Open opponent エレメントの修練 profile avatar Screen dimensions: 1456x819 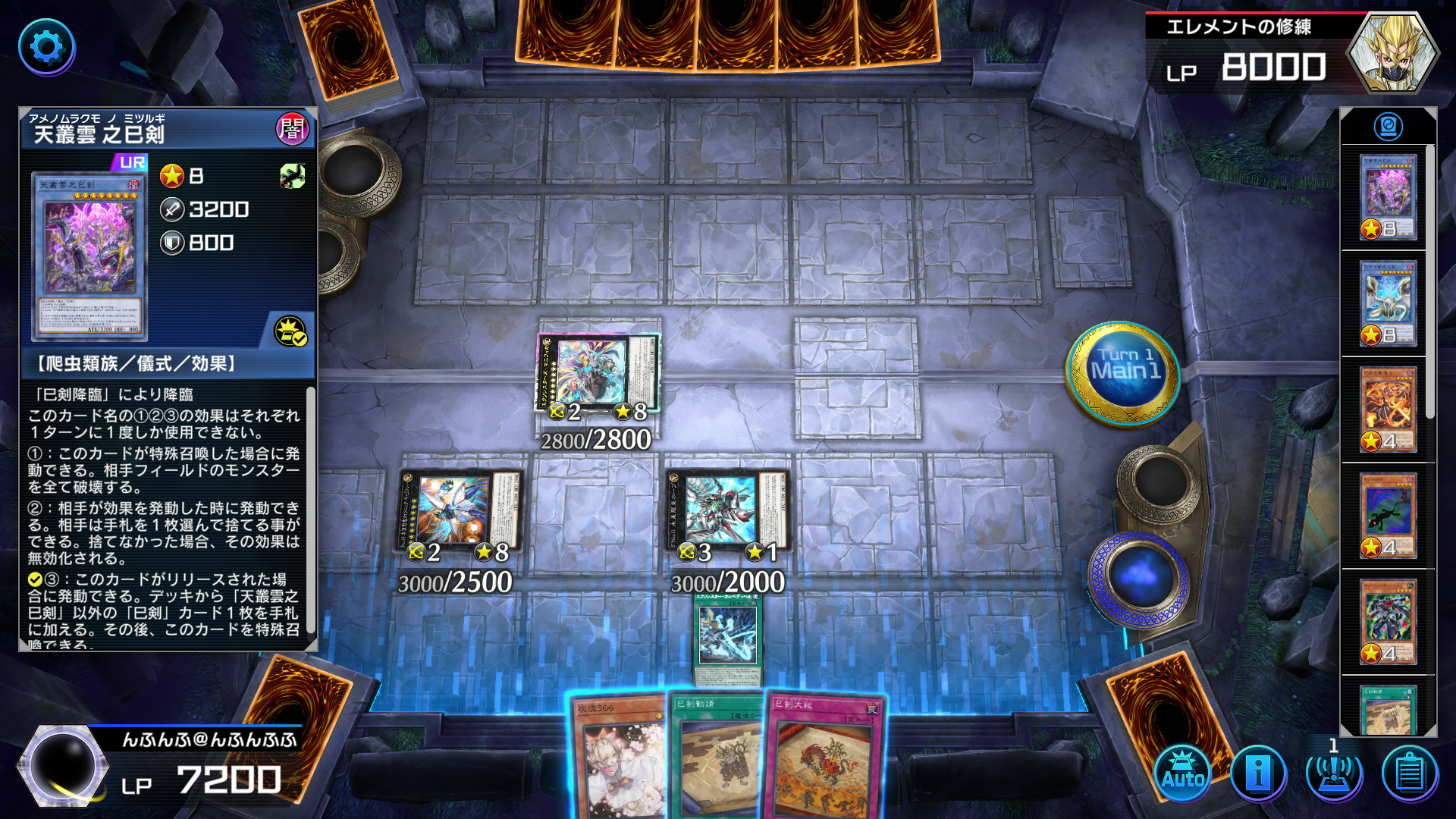click(1392, 53)
